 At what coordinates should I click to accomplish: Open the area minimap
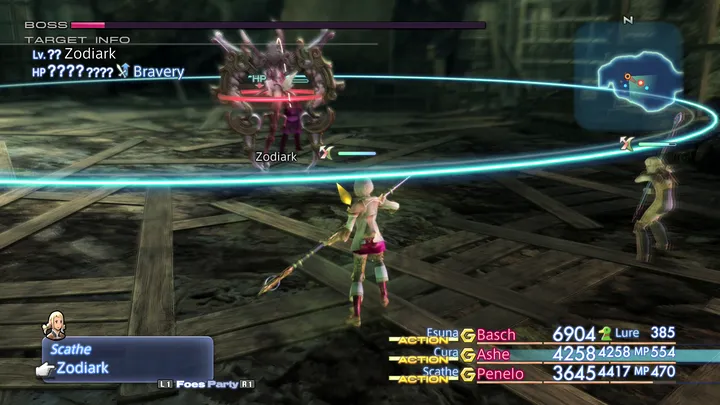[628, 80]
